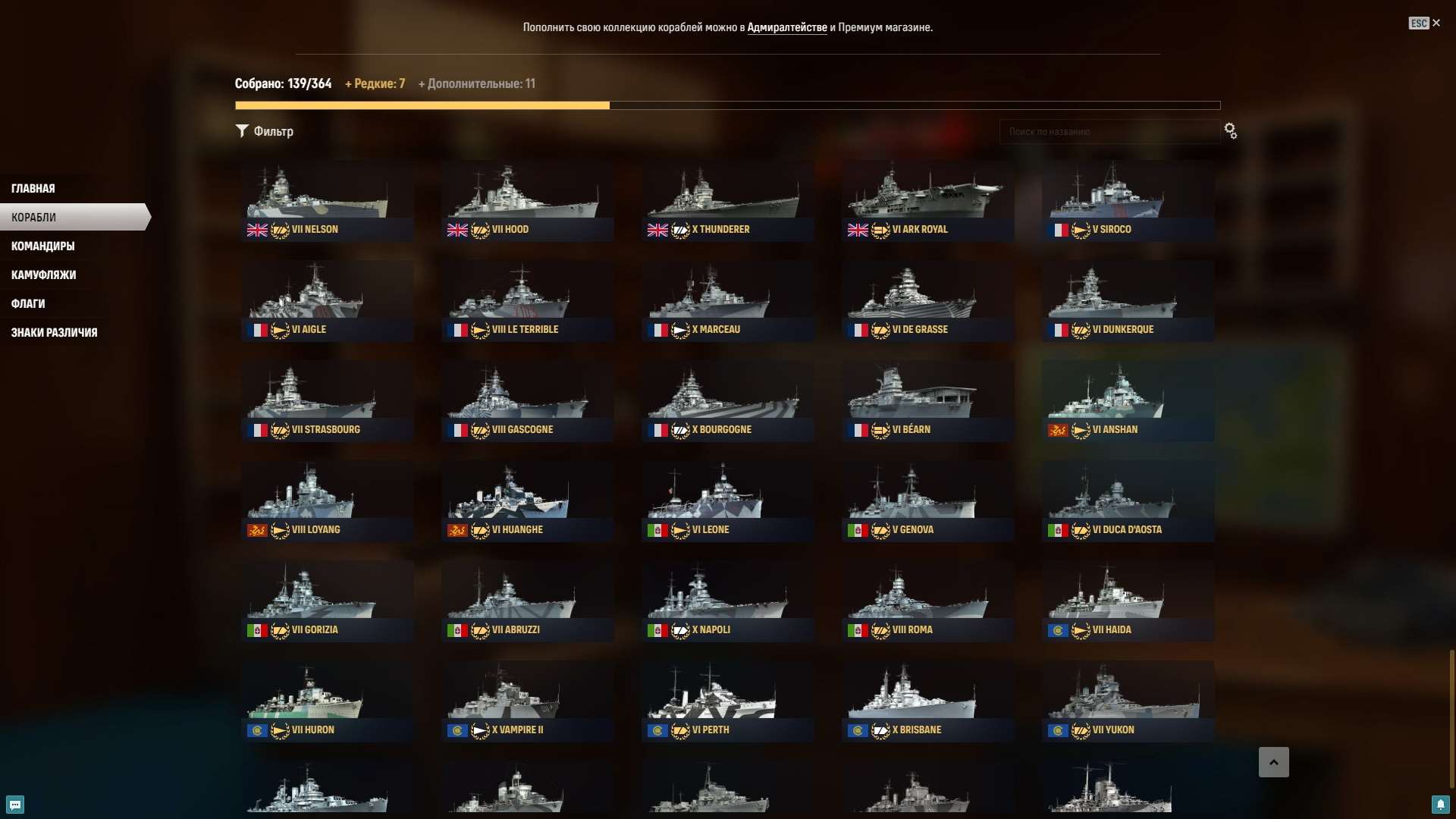The height and width of the screenshot is (819, 1456).
Task: Open the Флаги section
Action: coord(28,303)
